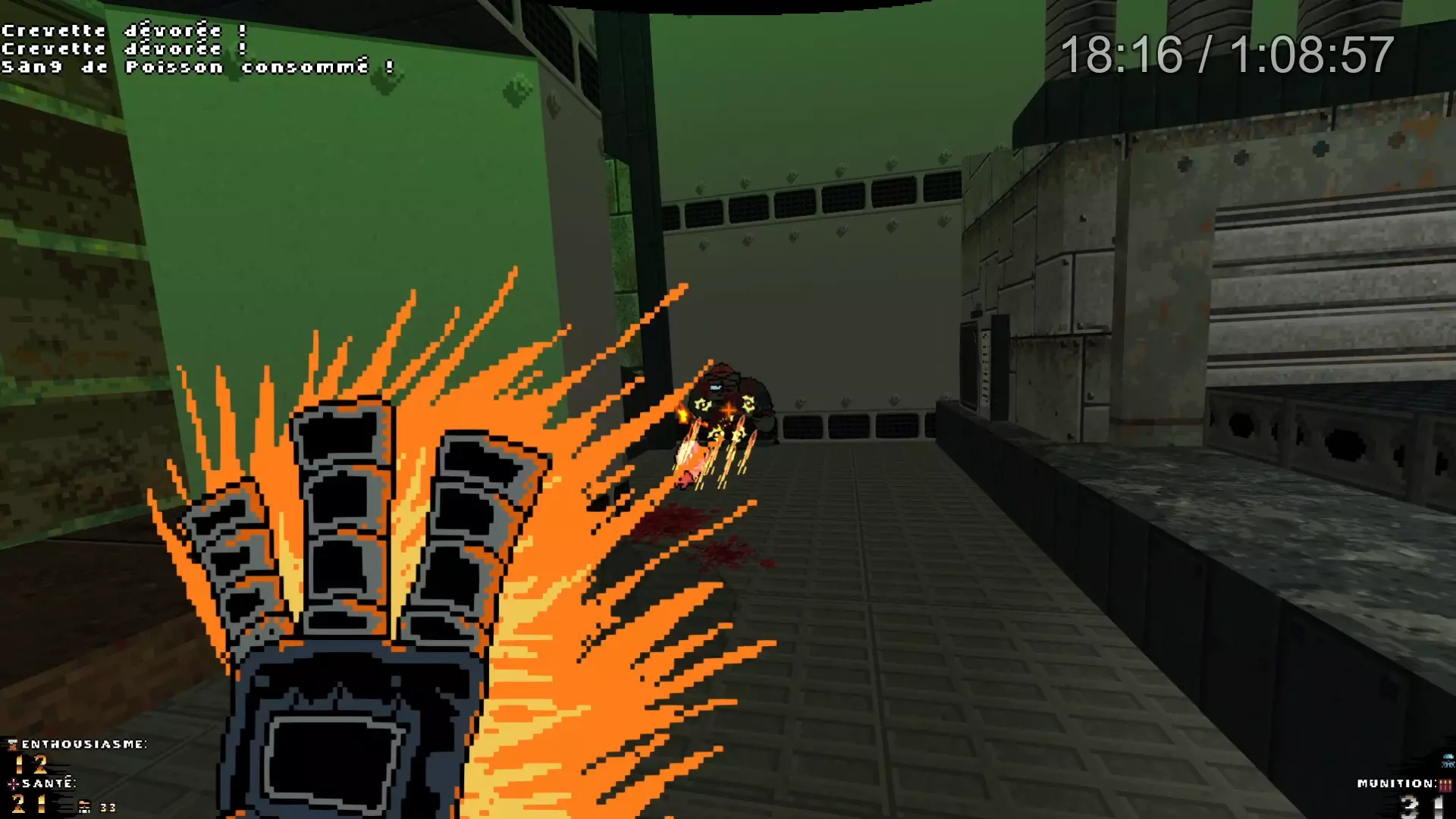1456x819 pixels.
Task: Click the red shotgun shells ammo icon
Action: (x=1445, y=785)
